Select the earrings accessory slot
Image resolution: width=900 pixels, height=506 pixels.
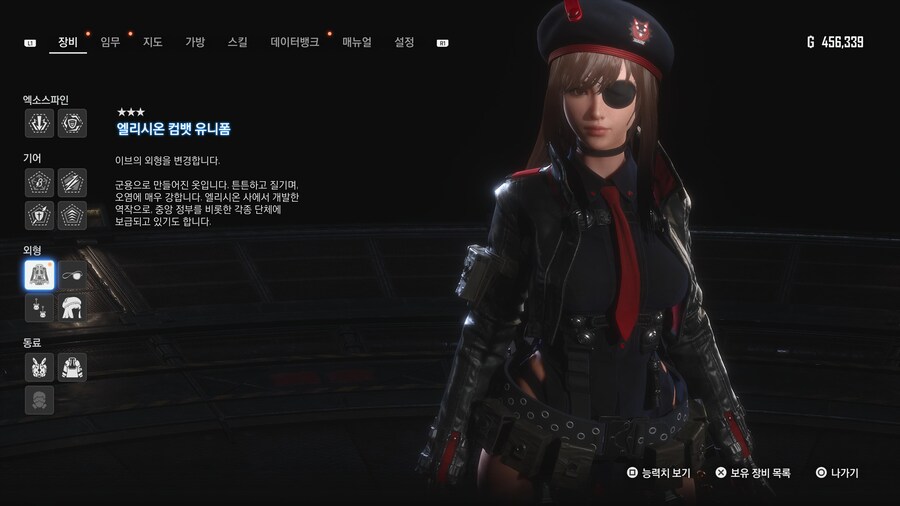click(x=40, y=308)
